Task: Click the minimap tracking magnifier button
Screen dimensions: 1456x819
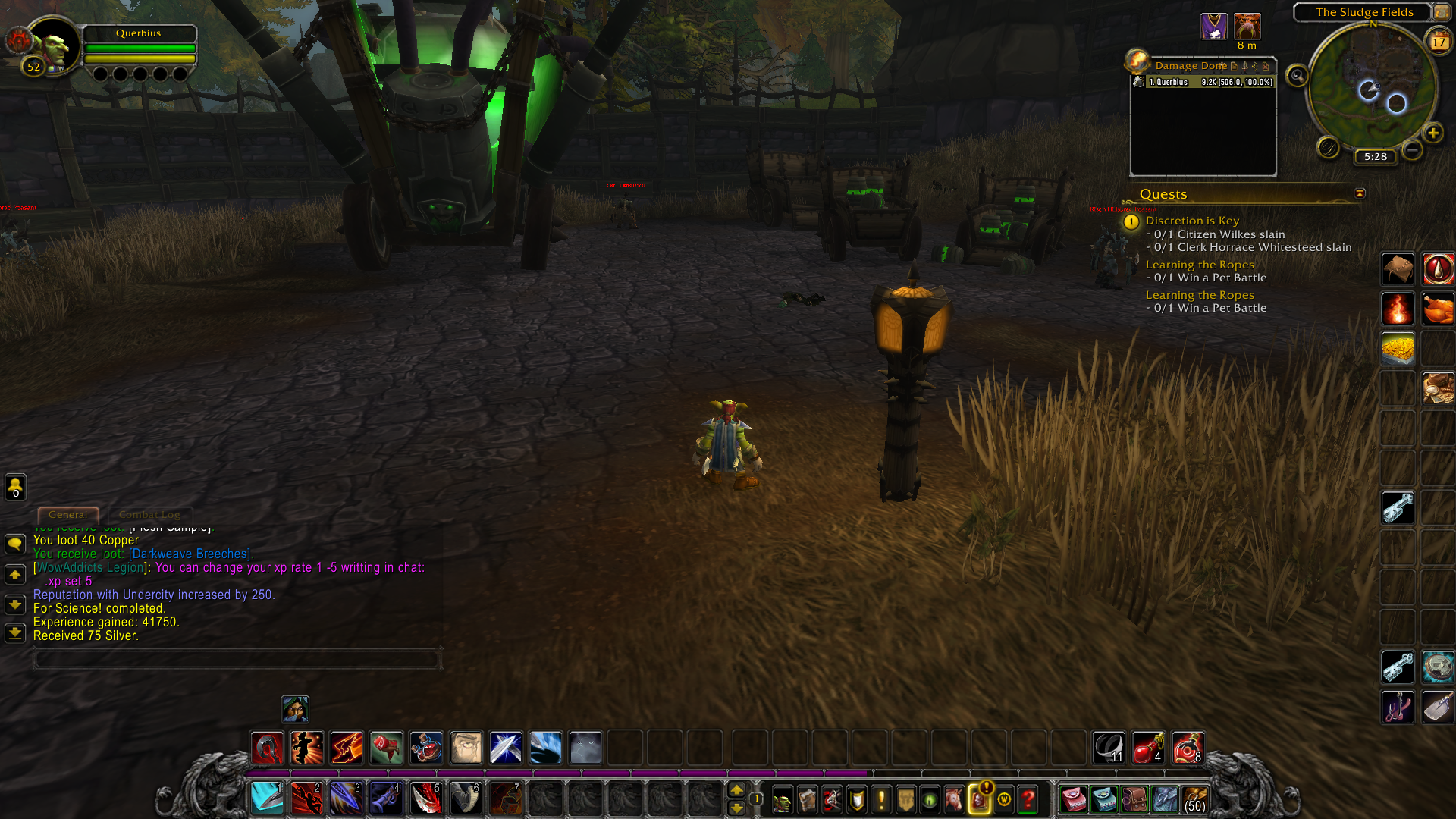Action: point(1298,76)
